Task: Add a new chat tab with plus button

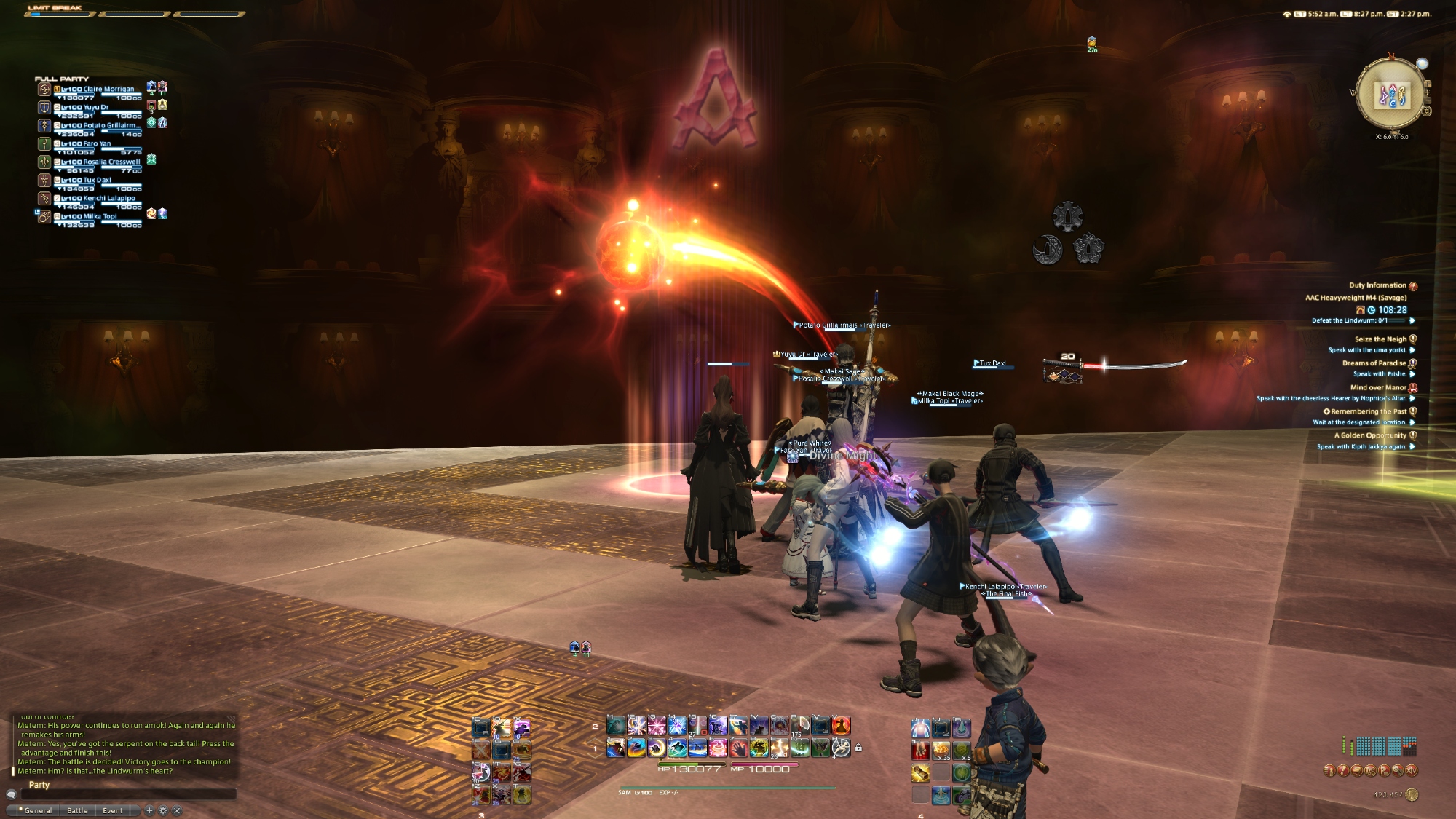Action: click(149, 810)
